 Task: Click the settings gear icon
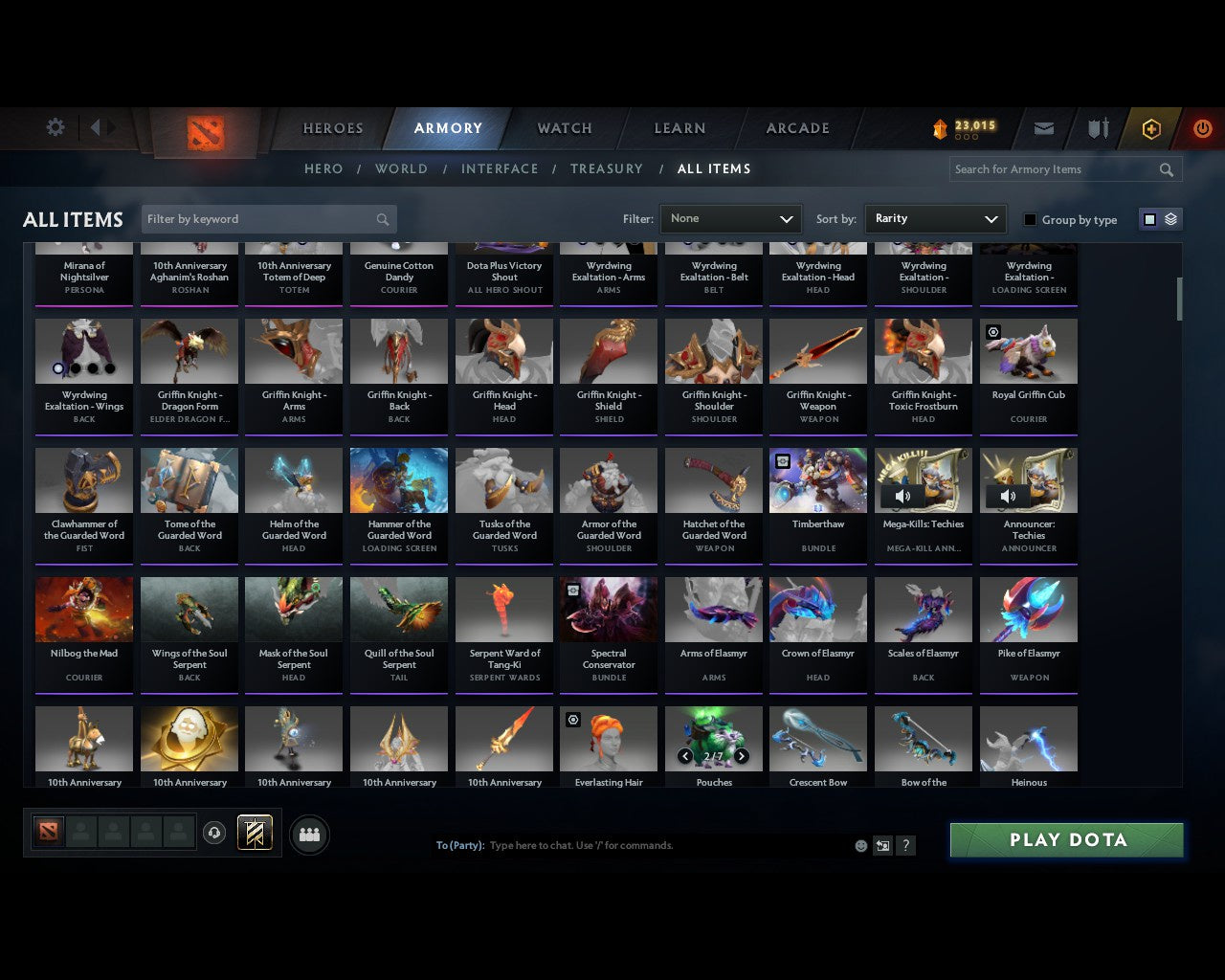point(55,127)
